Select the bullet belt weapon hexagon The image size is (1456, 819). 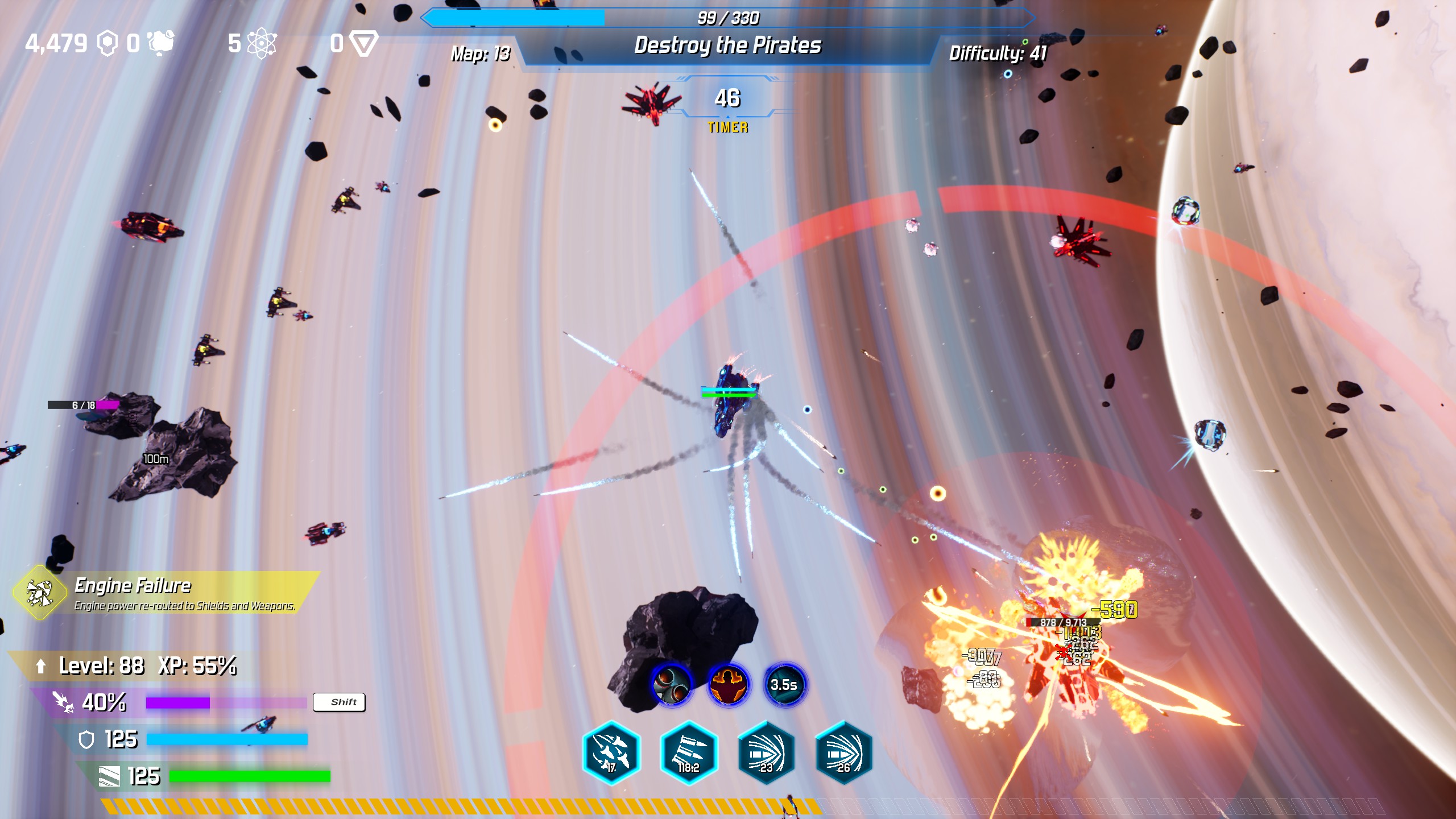coord(689,752)
